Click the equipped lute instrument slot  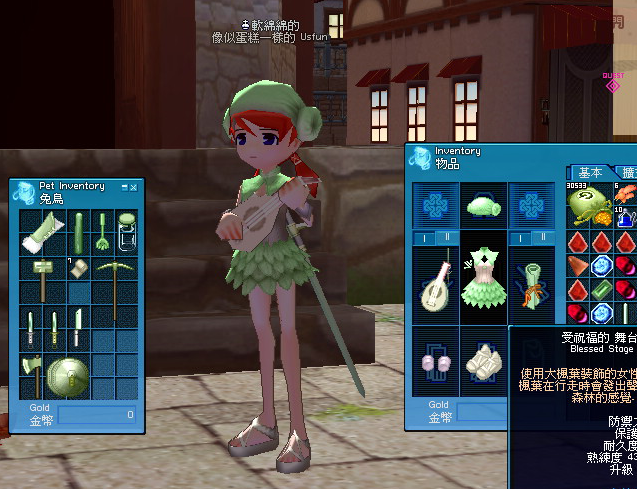(436, 283)
